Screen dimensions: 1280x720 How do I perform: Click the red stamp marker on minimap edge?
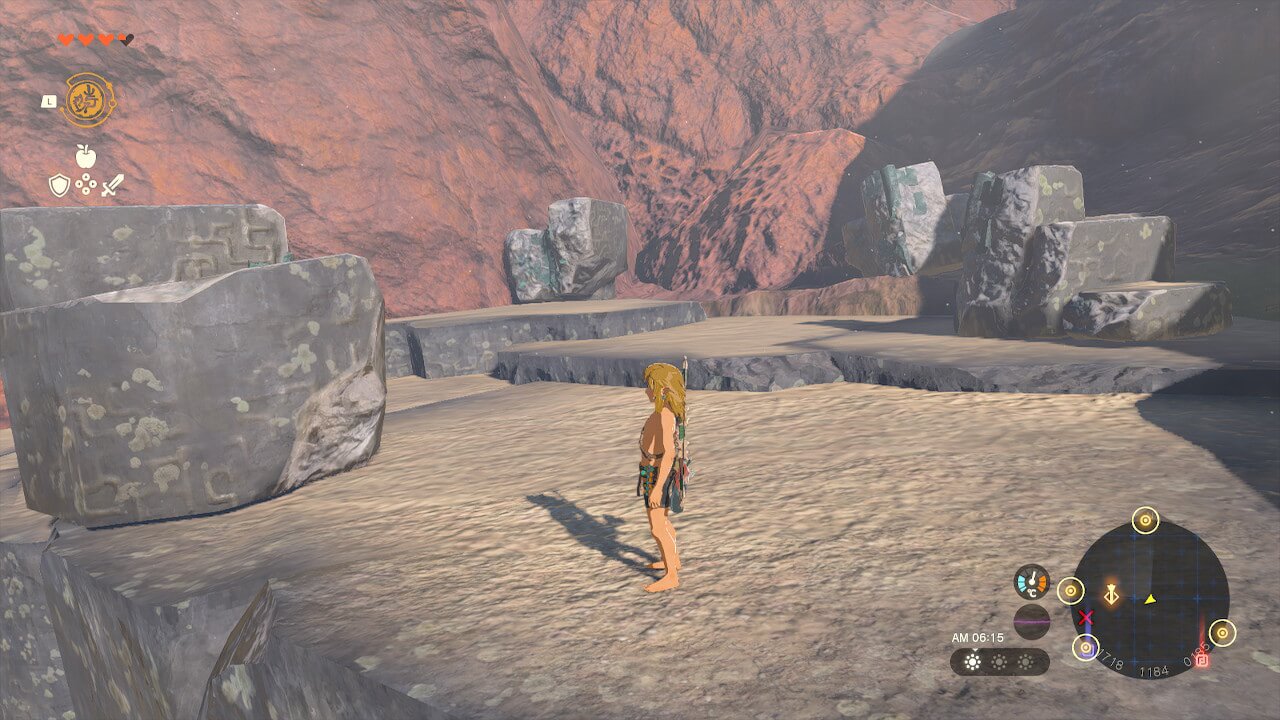[x=1203, y=660]
